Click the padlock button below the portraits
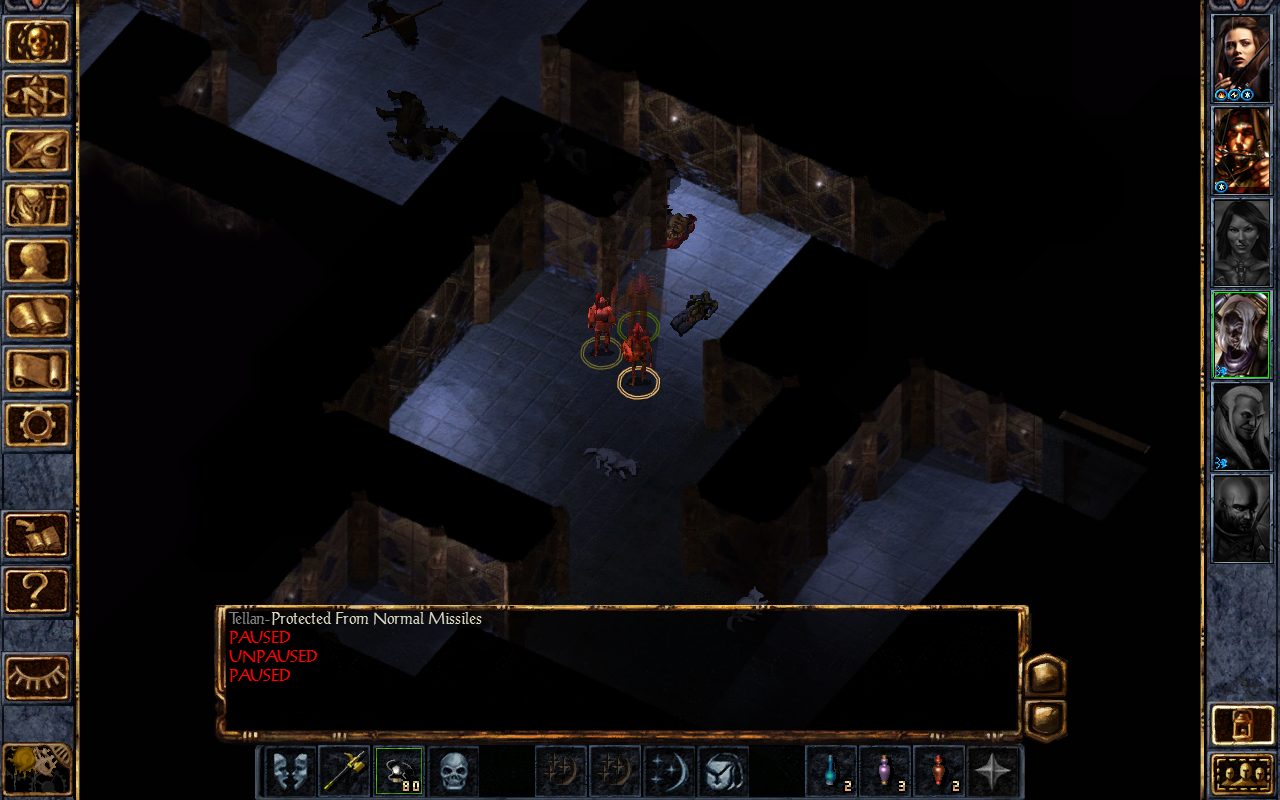The width and height of the screenshot is (1280, 800). click(x=1240, y=724)
